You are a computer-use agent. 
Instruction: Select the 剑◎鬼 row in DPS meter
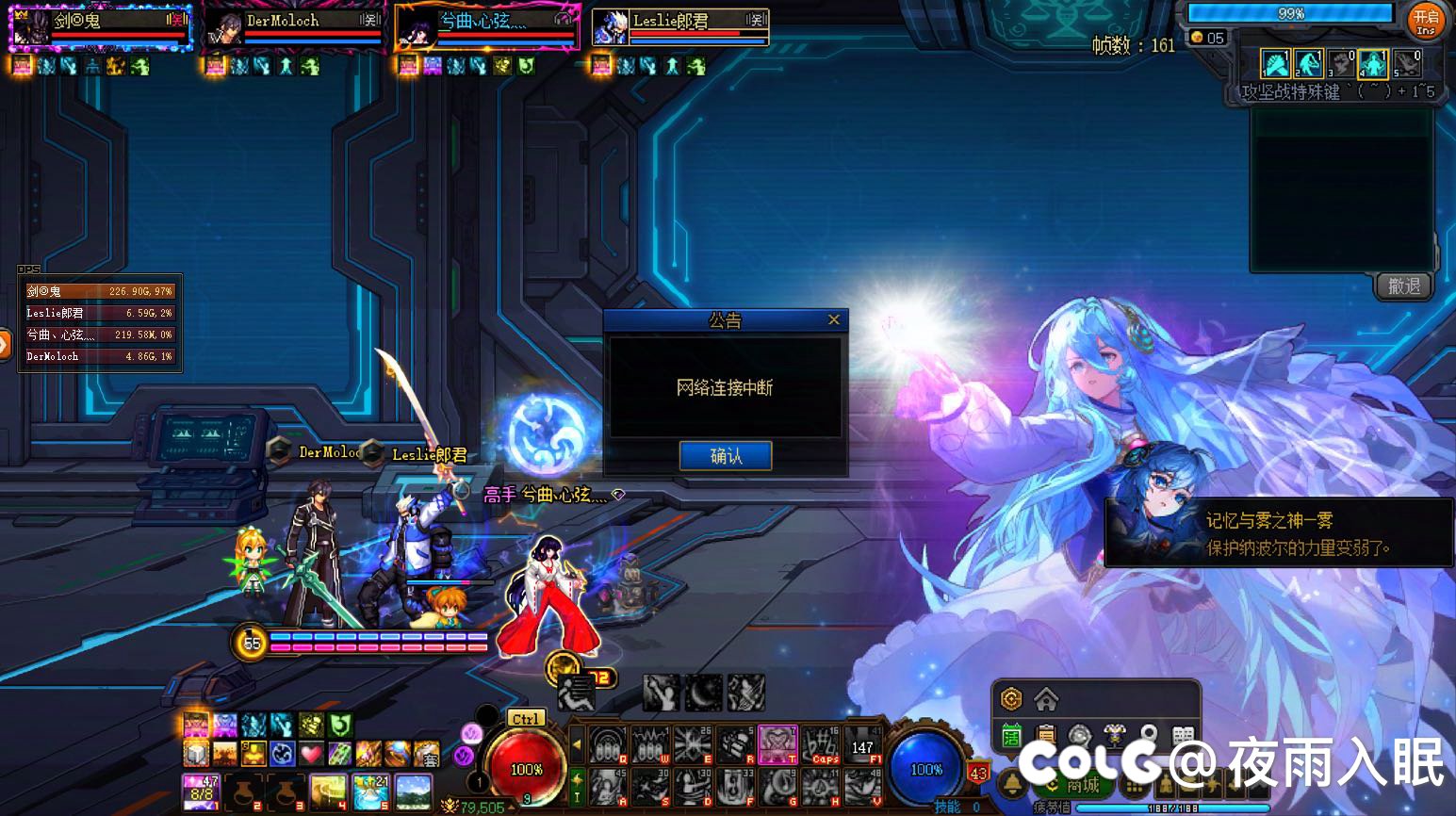coord(99,291)
